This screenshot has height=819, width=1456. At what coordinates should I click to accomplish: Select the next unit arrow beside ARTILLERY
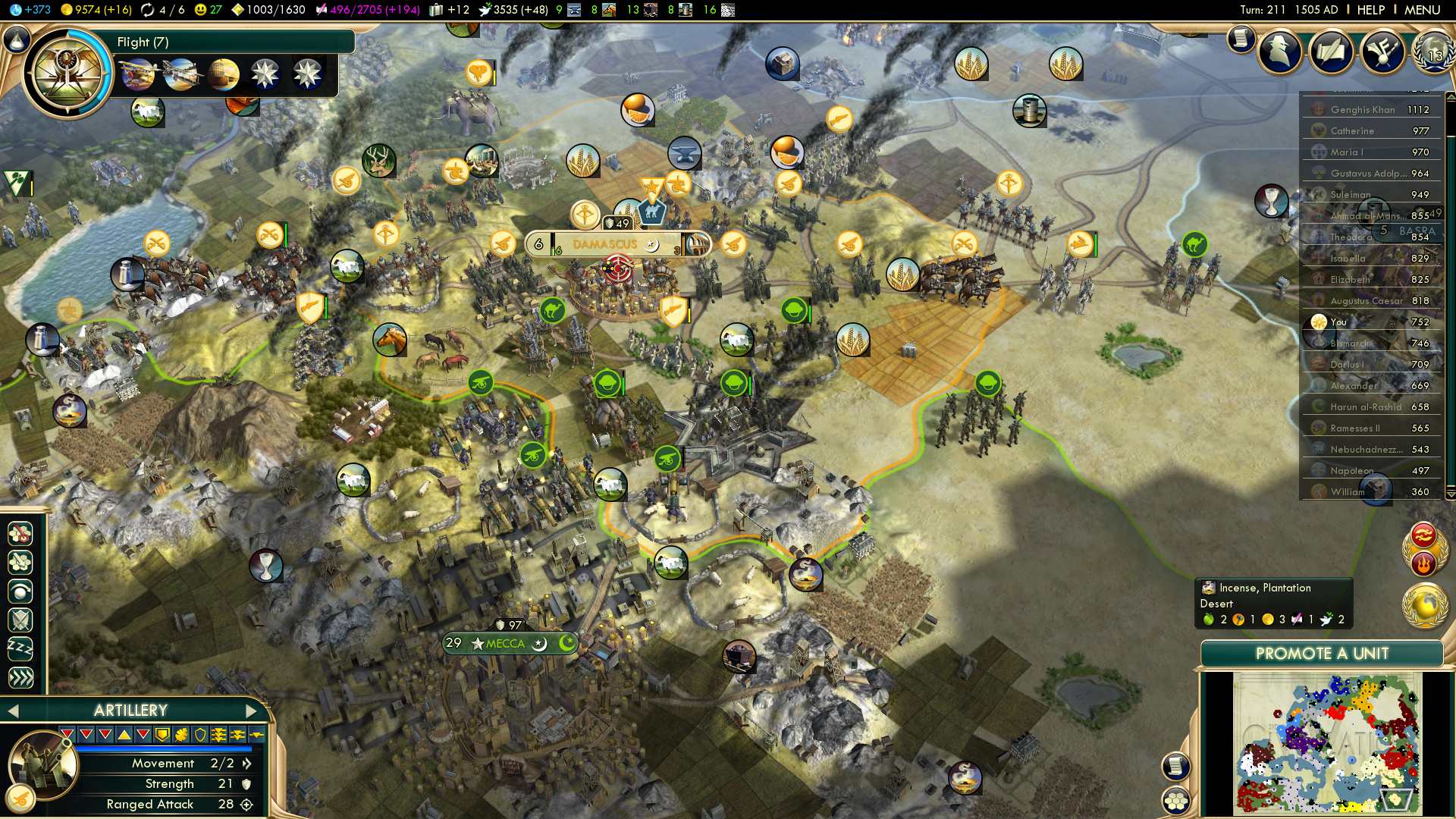point(252,711)
